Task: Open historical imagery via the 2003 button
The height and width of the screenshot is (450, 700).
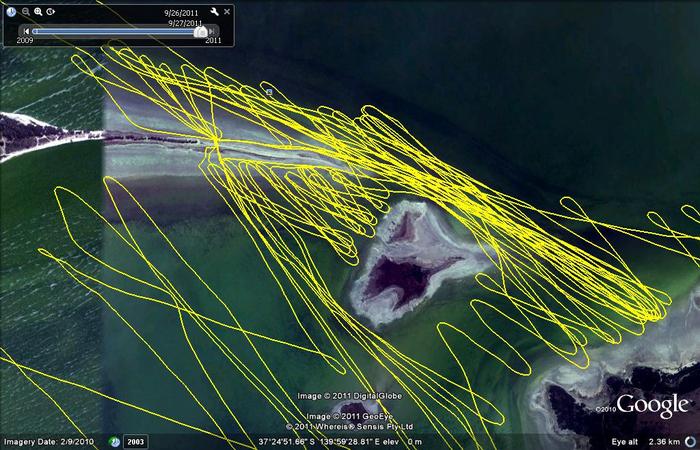Action: (135, 441)
